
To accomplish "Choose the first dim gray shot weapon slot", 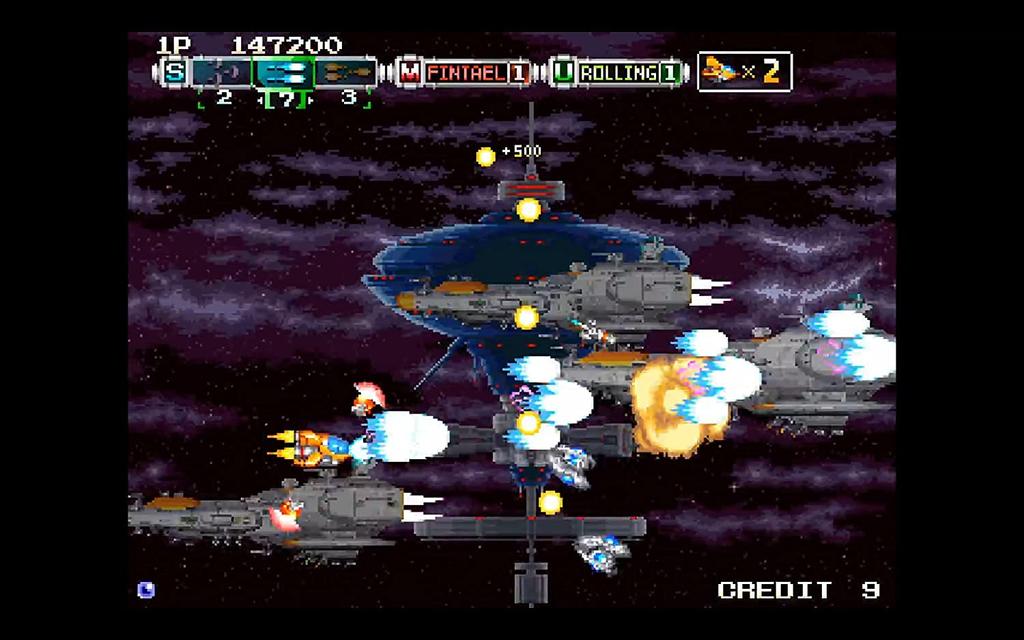I will [x=221, y=72].
